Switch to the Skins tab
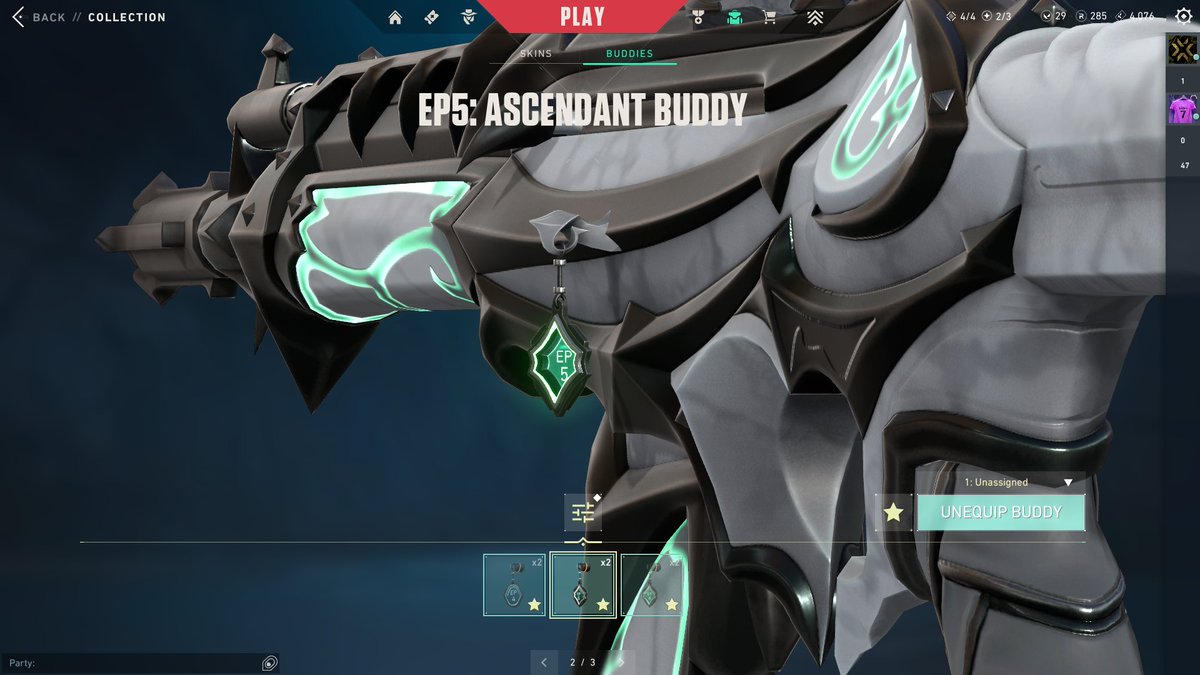 point(536,53)
